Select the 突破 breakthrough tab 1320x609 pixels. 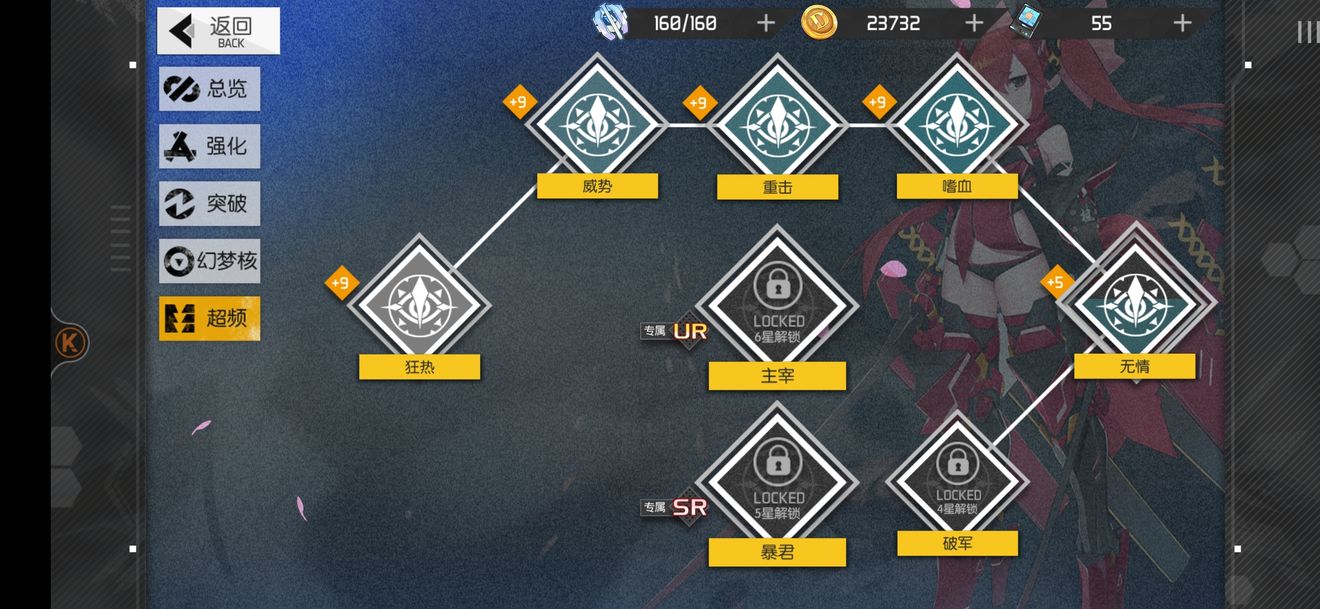(210, 204)
